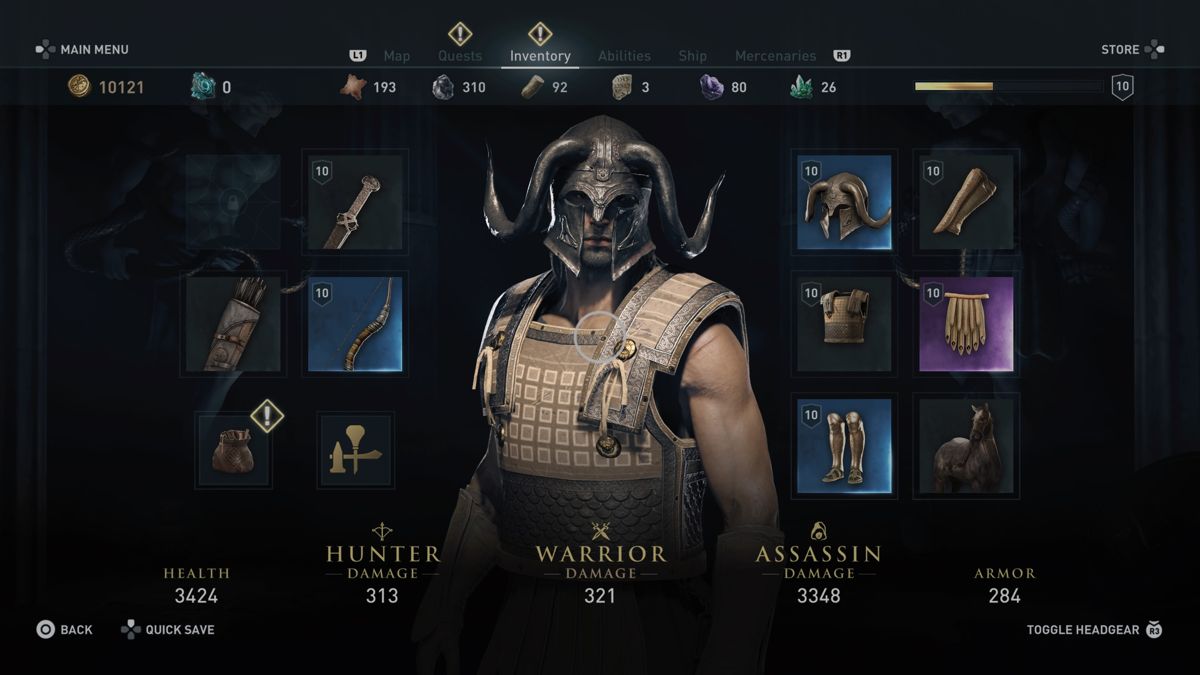Screen dimensions: 1200x675
Task: Select the horned helmet slot
Action: pos(845,203)
